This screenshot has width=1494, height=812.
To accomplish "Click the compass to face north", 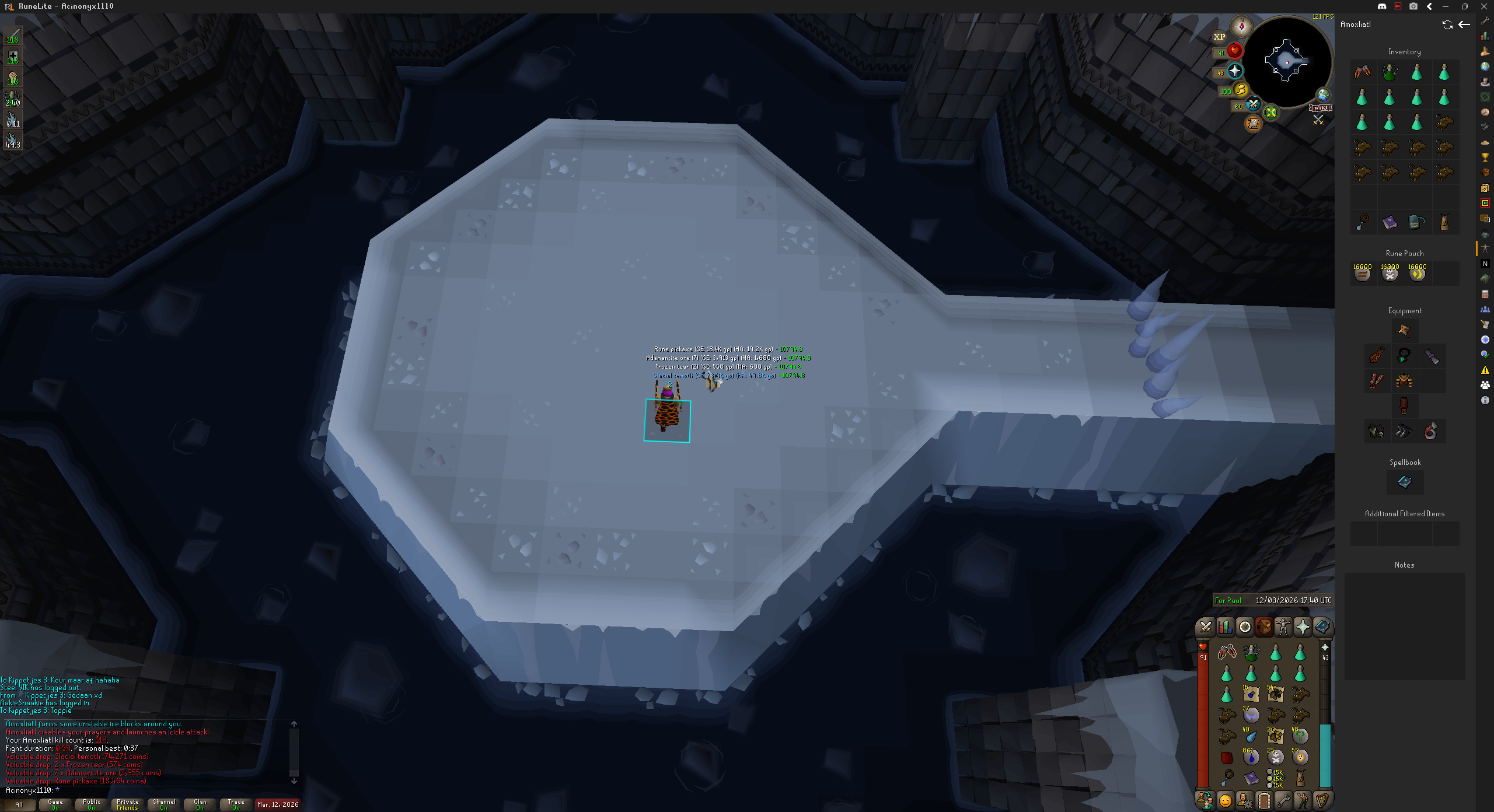I will pyautogui.click(x=1241, y=26).
